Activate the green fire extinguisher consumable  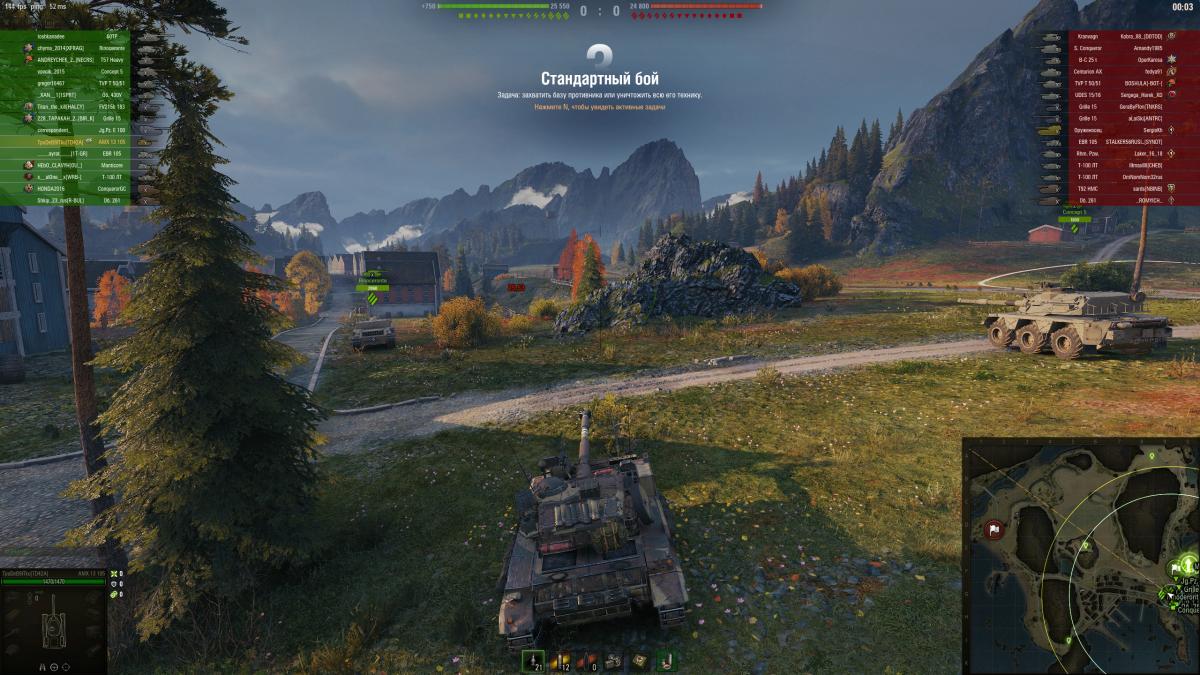[x=665, y=661]
